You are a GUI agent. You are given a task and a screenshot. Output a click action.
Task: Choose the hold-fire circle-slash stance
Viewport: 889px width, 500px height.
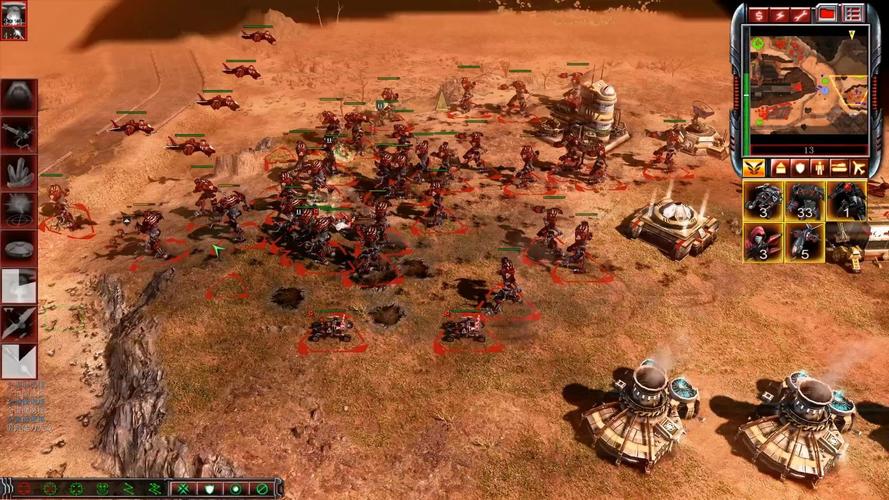[x=262, y=489]
